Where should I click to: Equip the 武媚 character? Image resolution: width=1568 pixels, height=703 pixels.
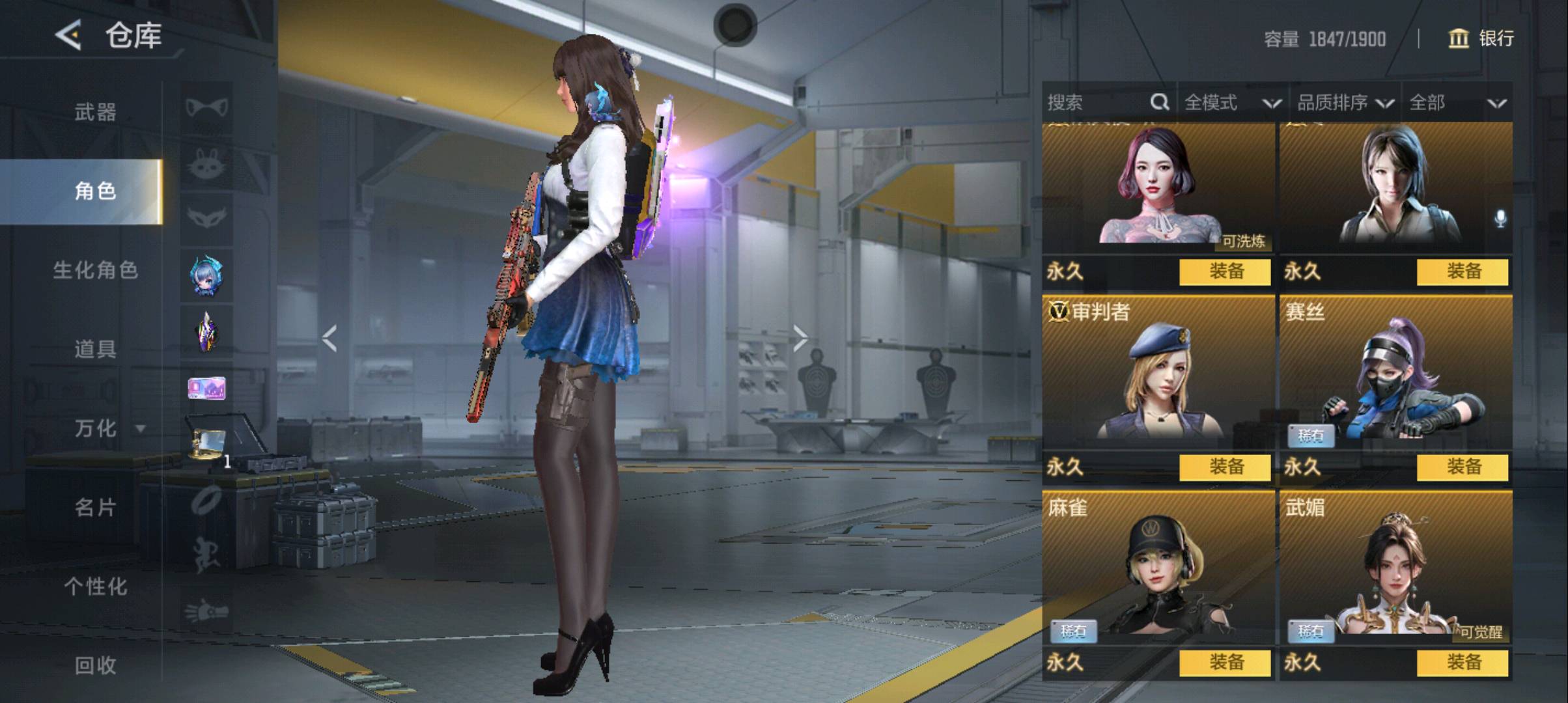(1463, 663)
